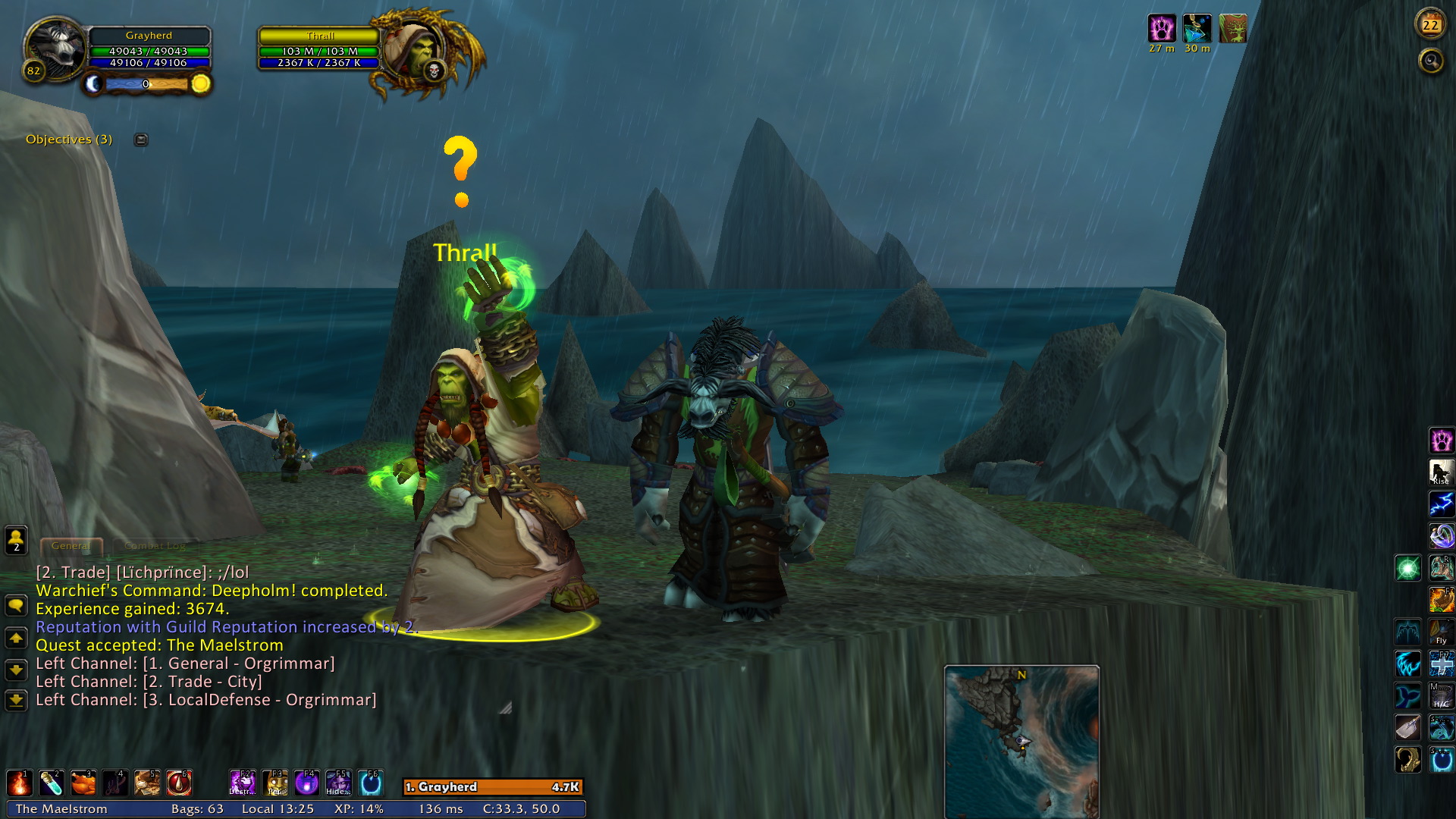The width and height of the screenshot is (1456, 819).
Task: Select the General chat tab
Action: (x=71, y=545)
